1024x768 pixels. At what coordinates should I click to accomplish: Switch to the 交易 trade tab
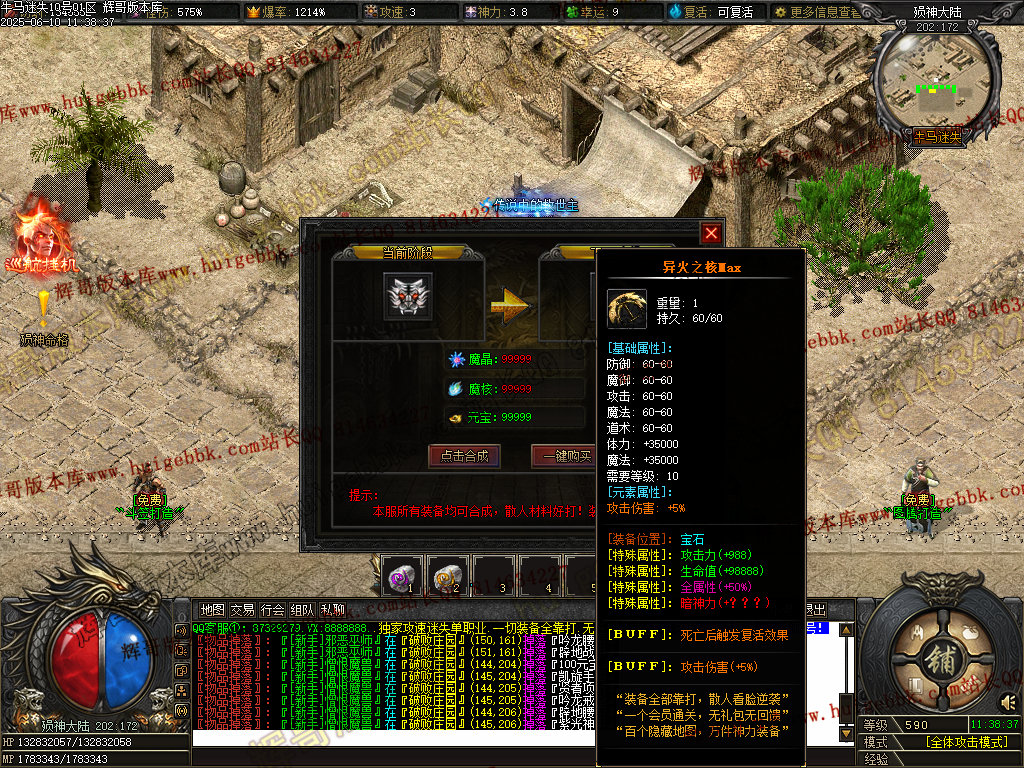coord(242,609)
